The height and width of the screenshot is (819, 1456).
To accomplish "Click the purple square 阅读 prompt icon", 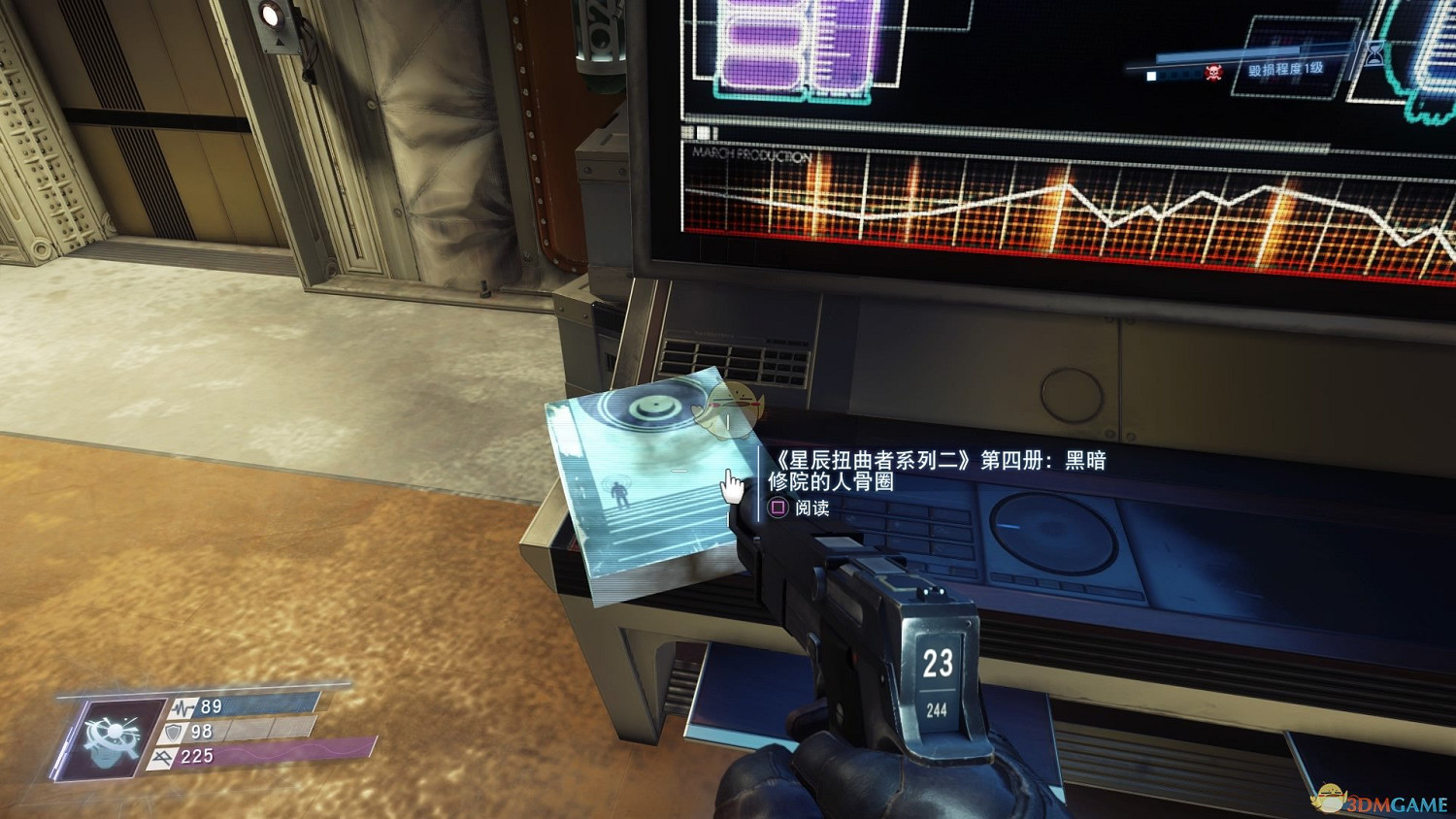I will [x=777, y=508].
